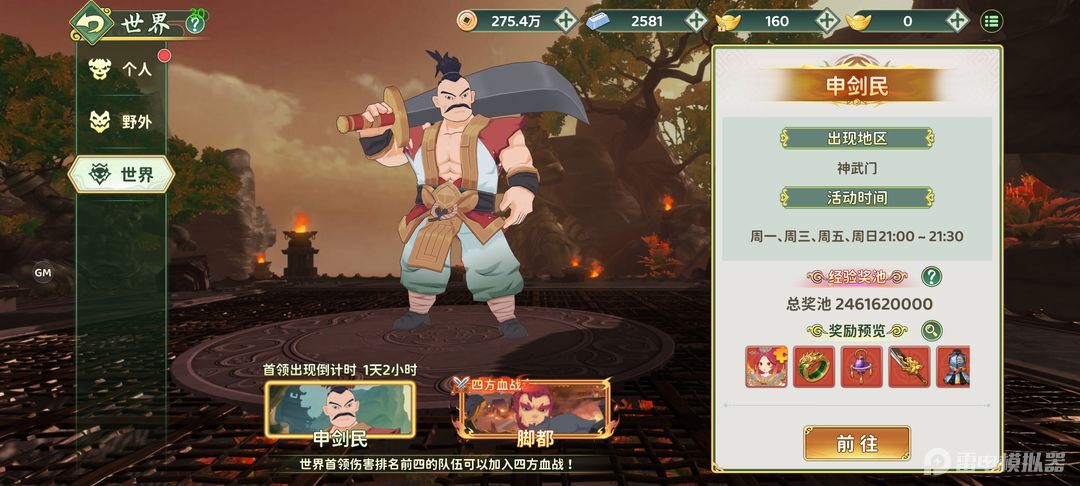Viewport: 1080px width, 486px height.
Task: View the golden dragon sword reward
Action: [x=909, y=367]
